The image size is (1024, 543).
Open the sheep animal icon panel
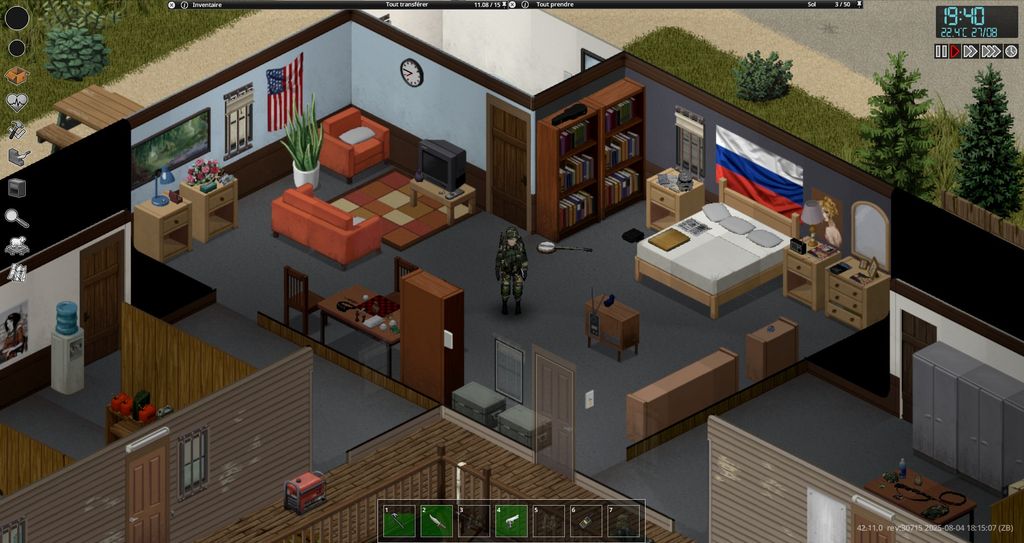(x=17, y=244)
